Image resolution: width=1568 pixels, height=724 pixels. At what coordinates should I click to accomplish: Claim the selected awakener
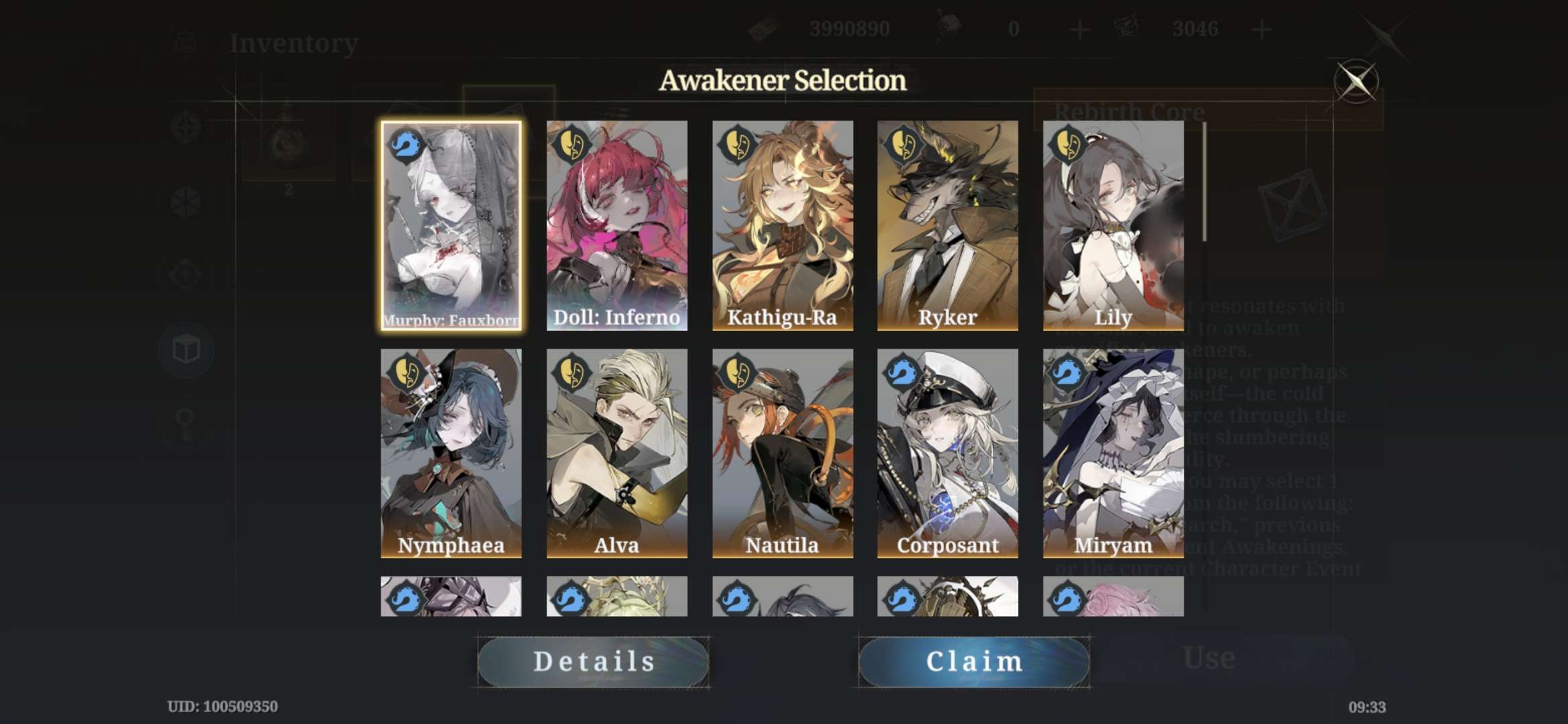pyautogui.click(x=974, y=662)
